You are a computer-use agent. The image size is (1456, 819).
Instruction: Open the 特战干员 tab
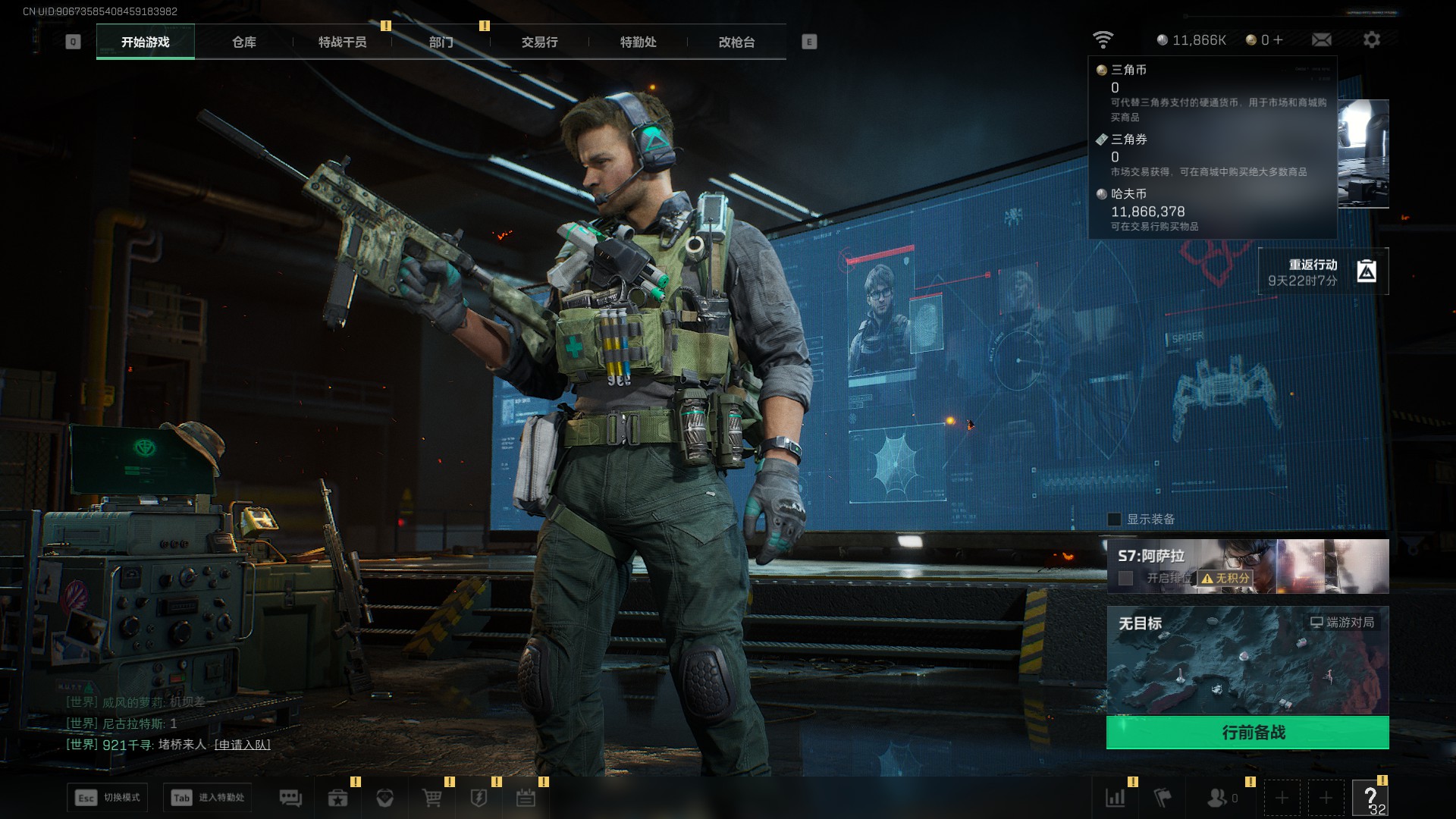click(342, 42)
